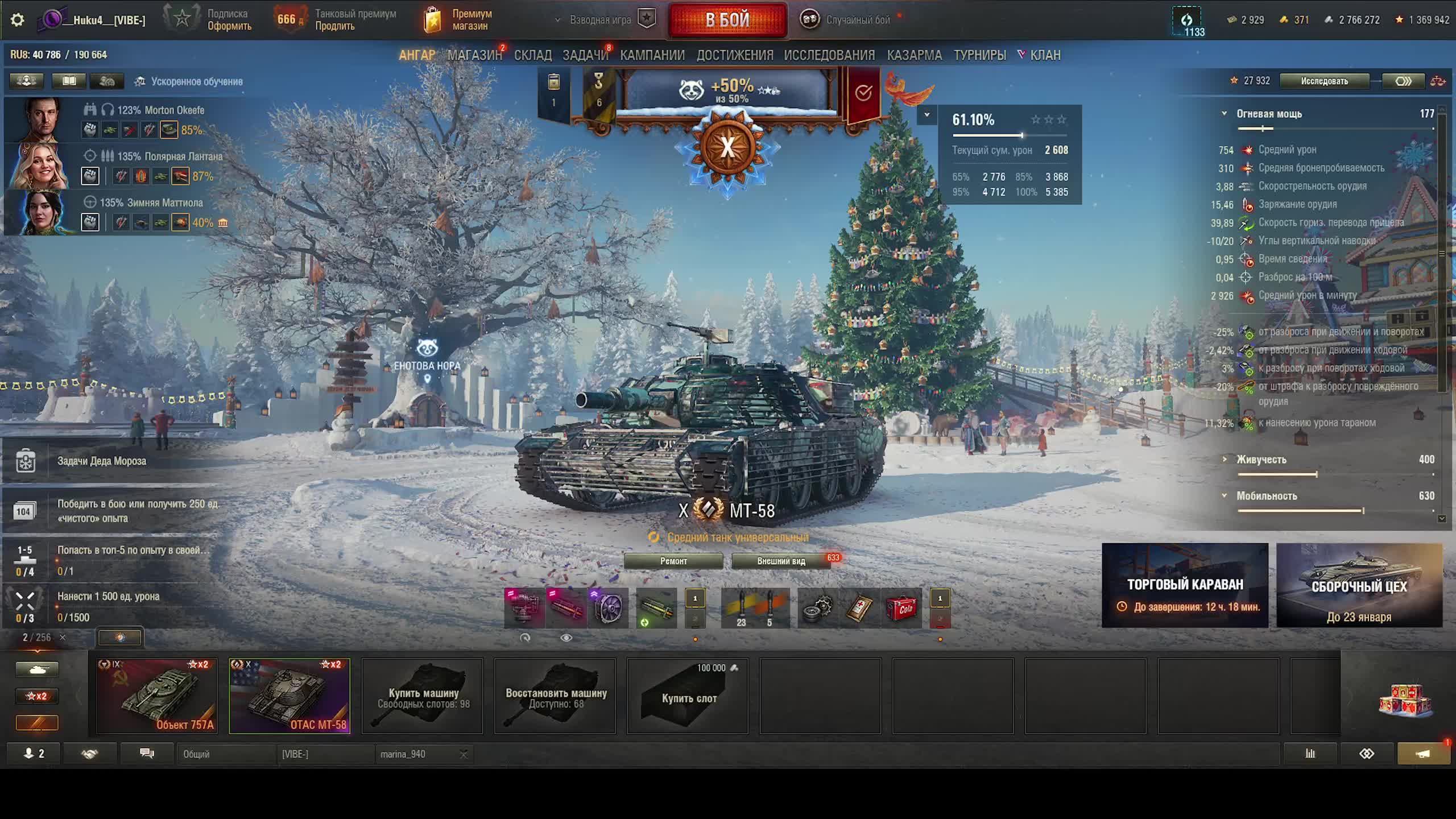Open the КЛАН tab
1456x819 pixels.
pyautogui.click(x=1045, y=55)
